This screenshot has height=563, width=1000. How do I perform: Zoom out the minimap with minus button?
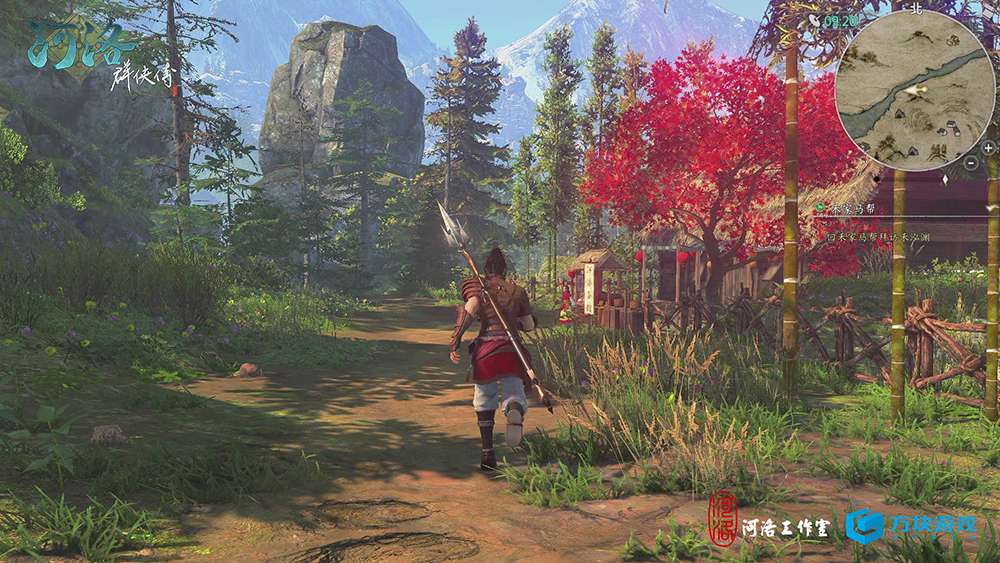click(x=970, y=162)
